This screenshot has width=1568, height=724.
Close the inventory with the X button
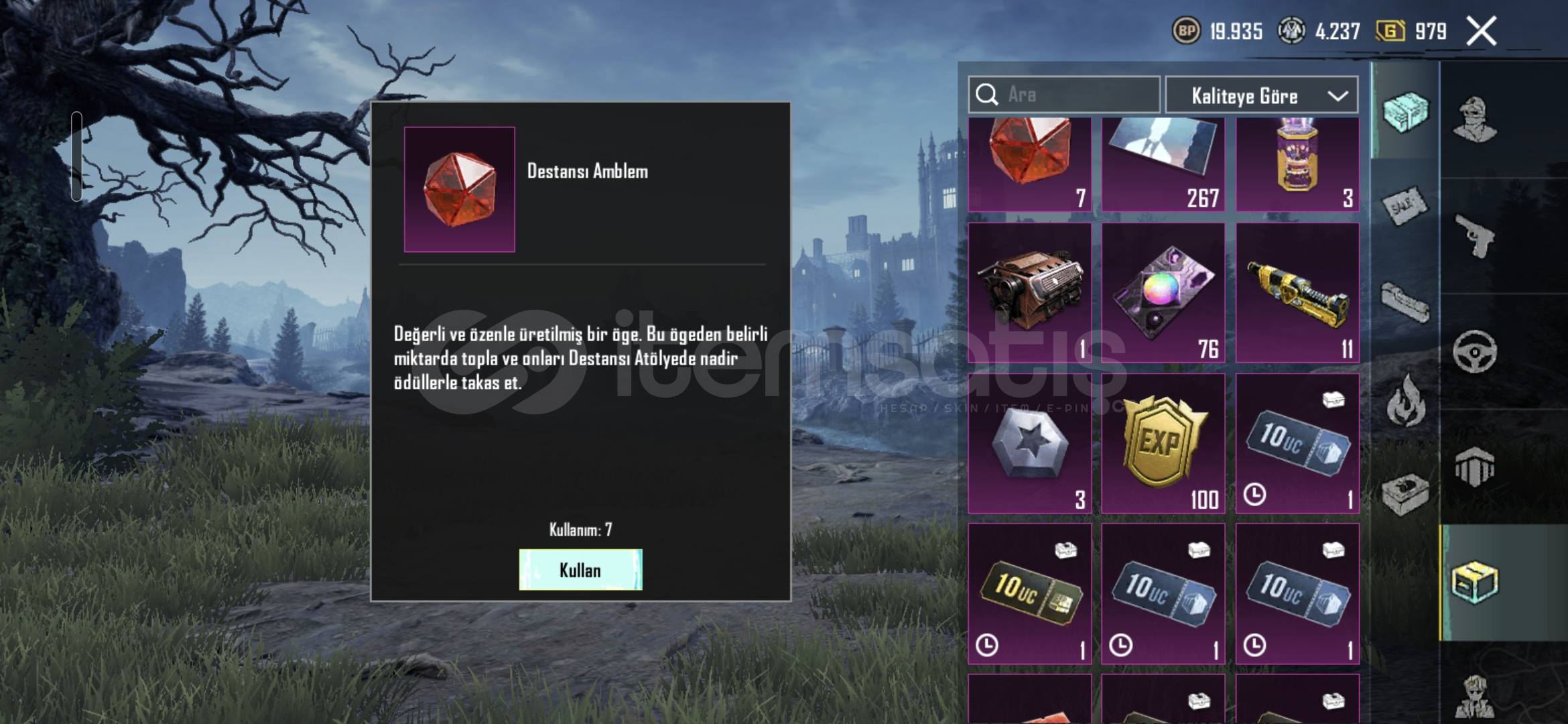[1481, 32]
